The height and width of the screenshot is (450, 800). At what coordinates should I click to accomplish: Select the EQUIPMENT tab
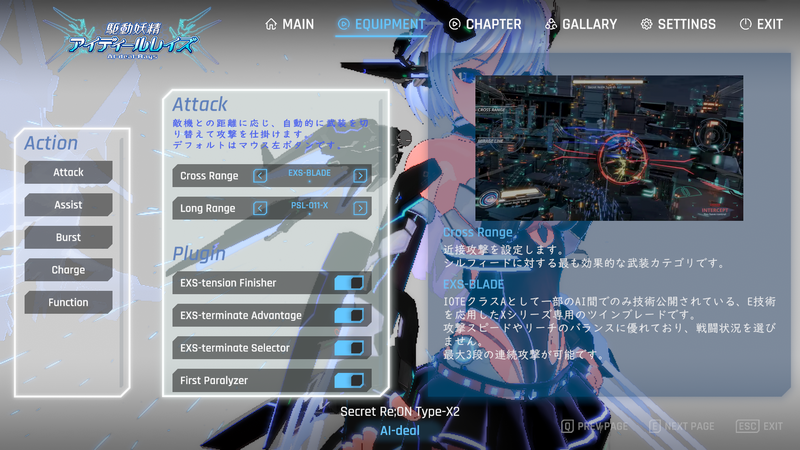(381, 24)
